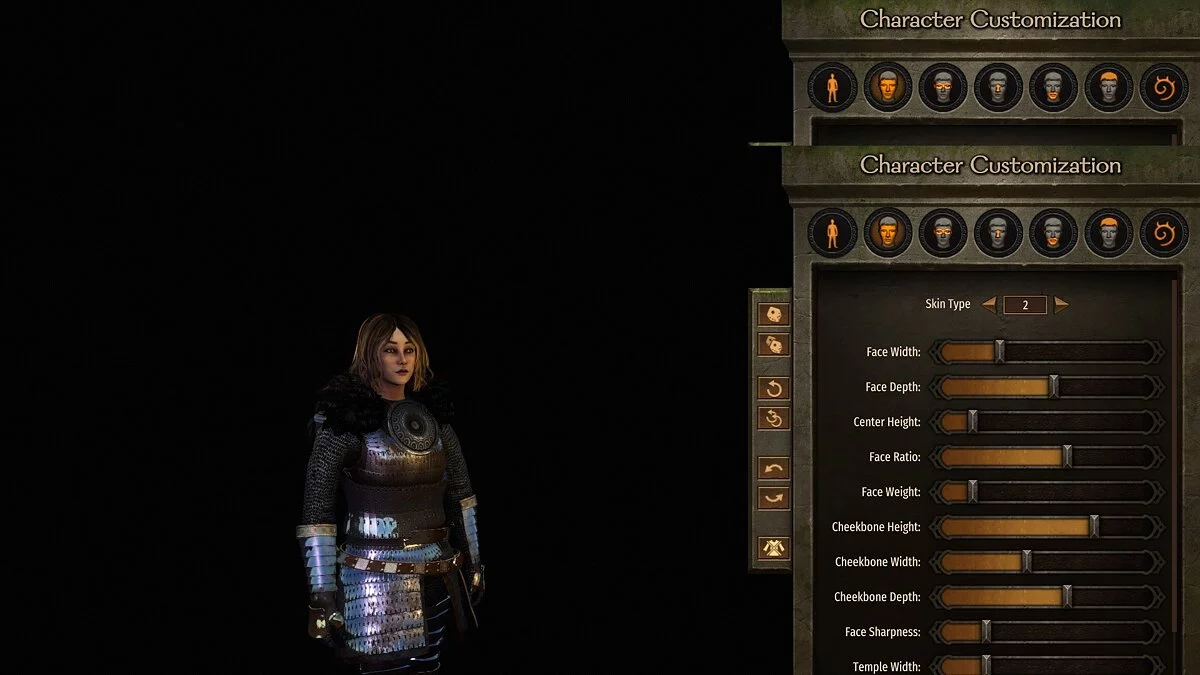Adjust the Face Width slider
The image size is (1200, 675).
(999, 352)
